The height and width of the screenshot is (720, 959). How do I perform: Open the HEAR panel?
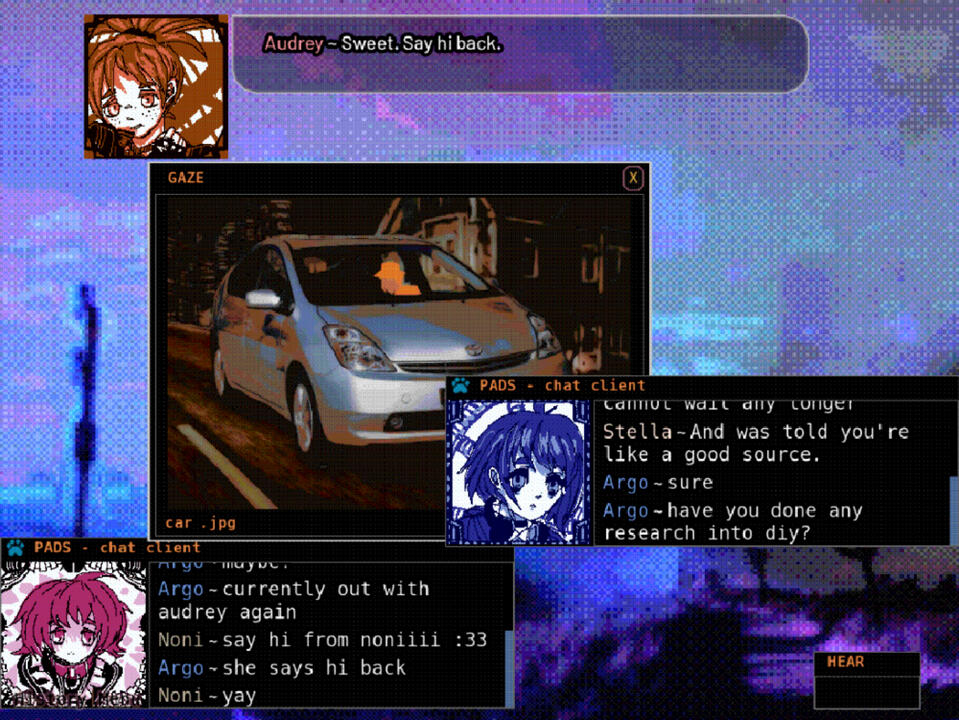[866, 680]
